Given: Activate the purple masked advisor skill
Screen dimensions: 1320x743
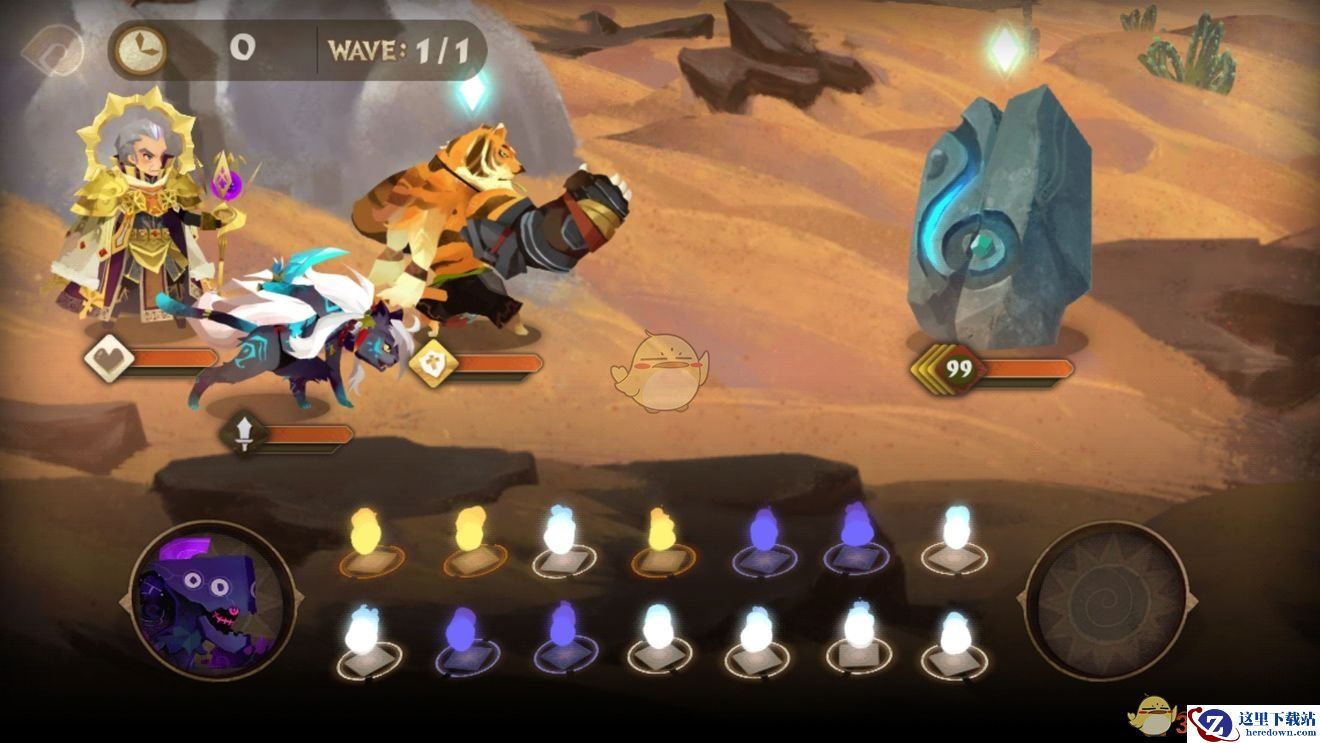Looking at the screenshot, I should click(x=212, y=602).
